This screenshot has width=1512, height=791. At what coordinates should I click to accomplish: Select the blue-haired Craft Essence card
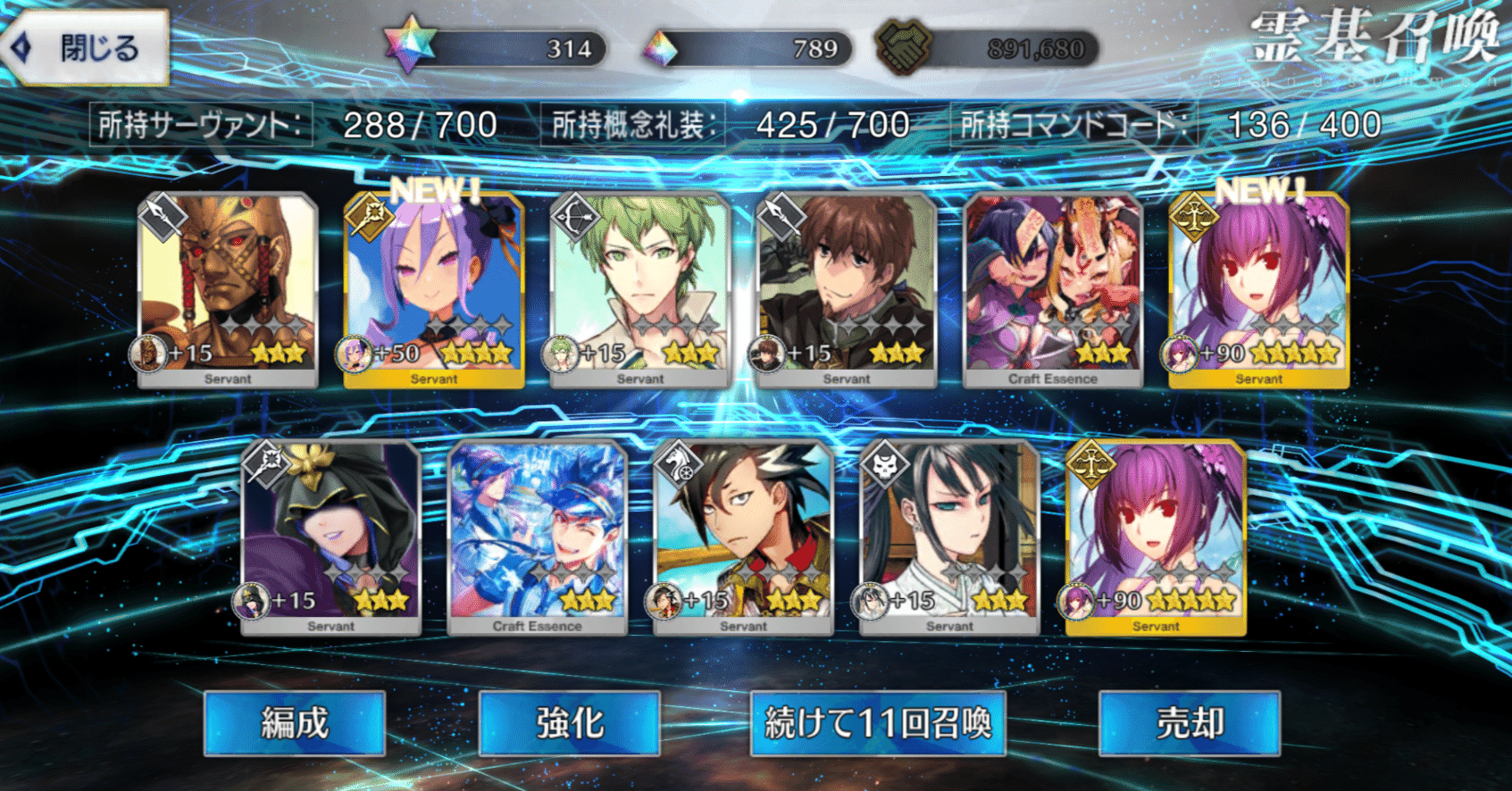(x=538, y=536)
